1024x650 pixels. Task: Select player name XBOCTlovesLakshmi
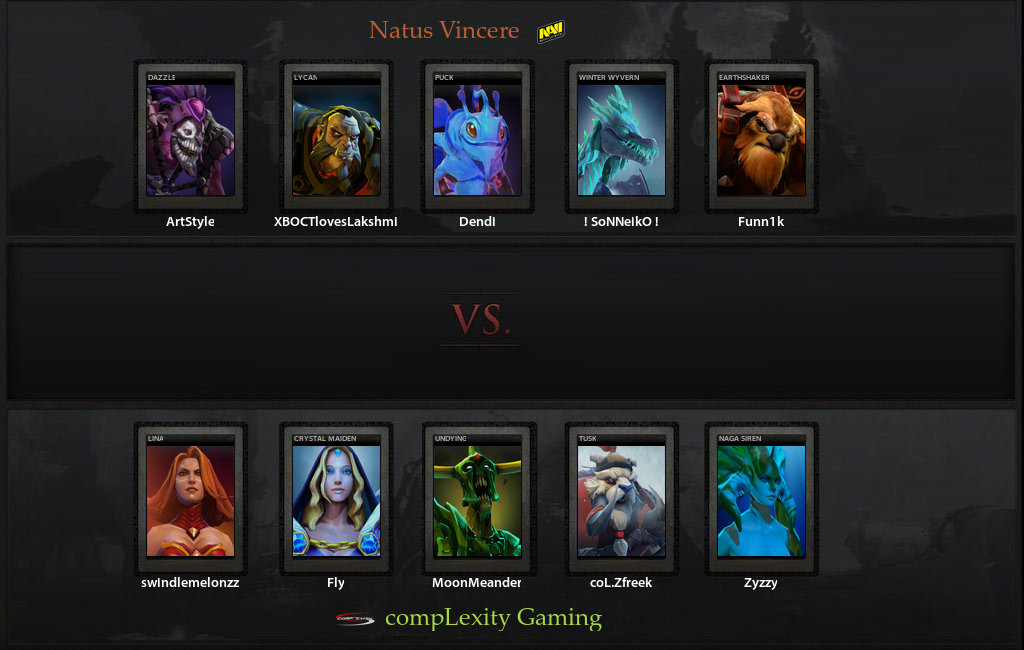coord(335,222)
